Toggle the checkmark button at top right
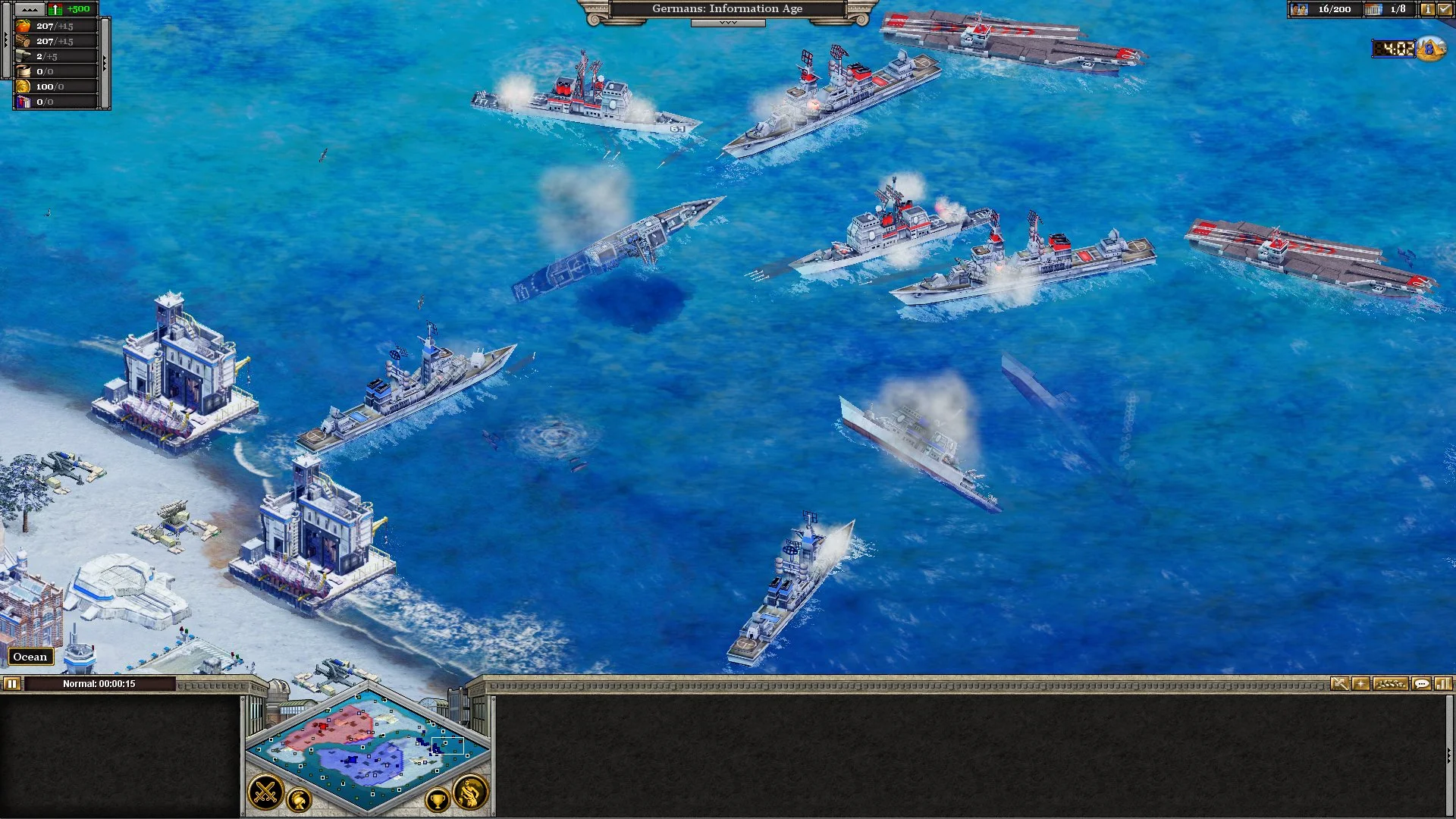Viewport: 1456px width, 819px height. point(1444,10)
